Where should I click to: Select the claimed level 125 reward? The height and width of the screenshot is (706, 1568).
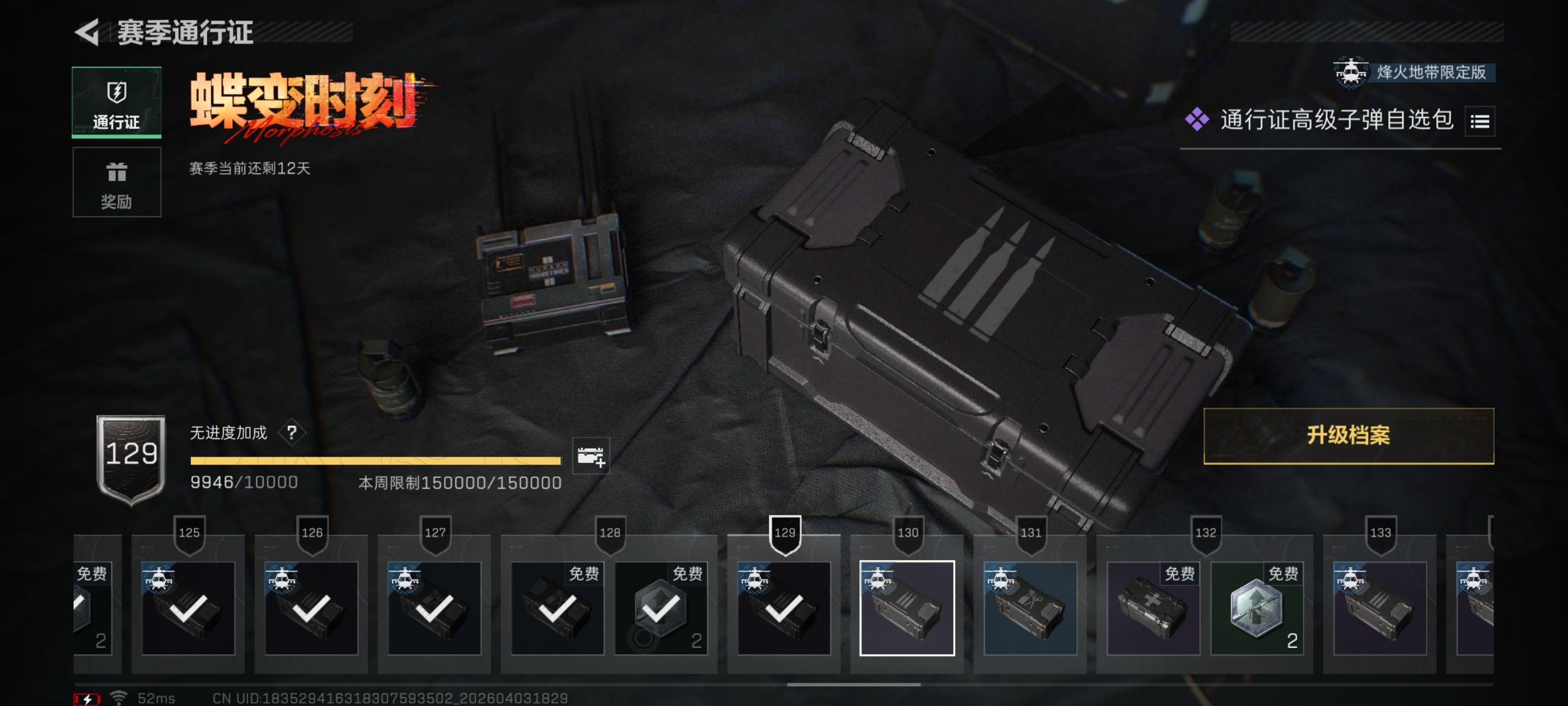click(188, 607)
